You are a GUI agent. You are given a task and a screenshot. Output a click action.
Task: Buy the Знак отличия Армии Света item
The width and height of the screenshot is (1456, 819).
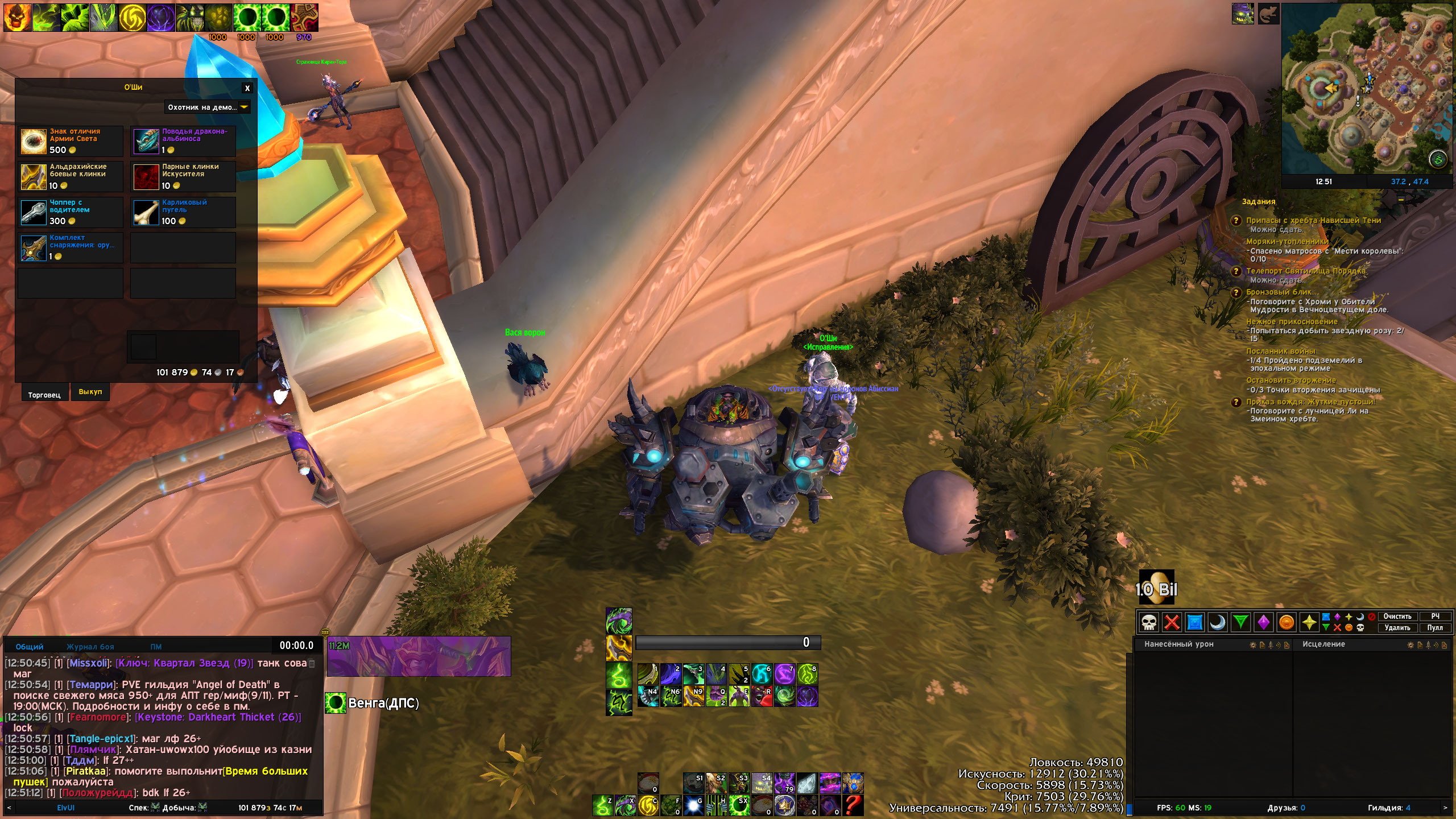(x=34, y=141)
